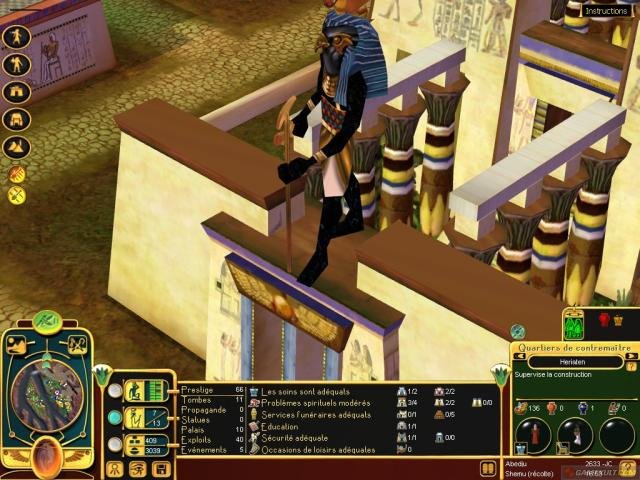This screenshot has height=480, width=640.
Task: Select the pyramids build category icon
Action: tap(17, 146)
